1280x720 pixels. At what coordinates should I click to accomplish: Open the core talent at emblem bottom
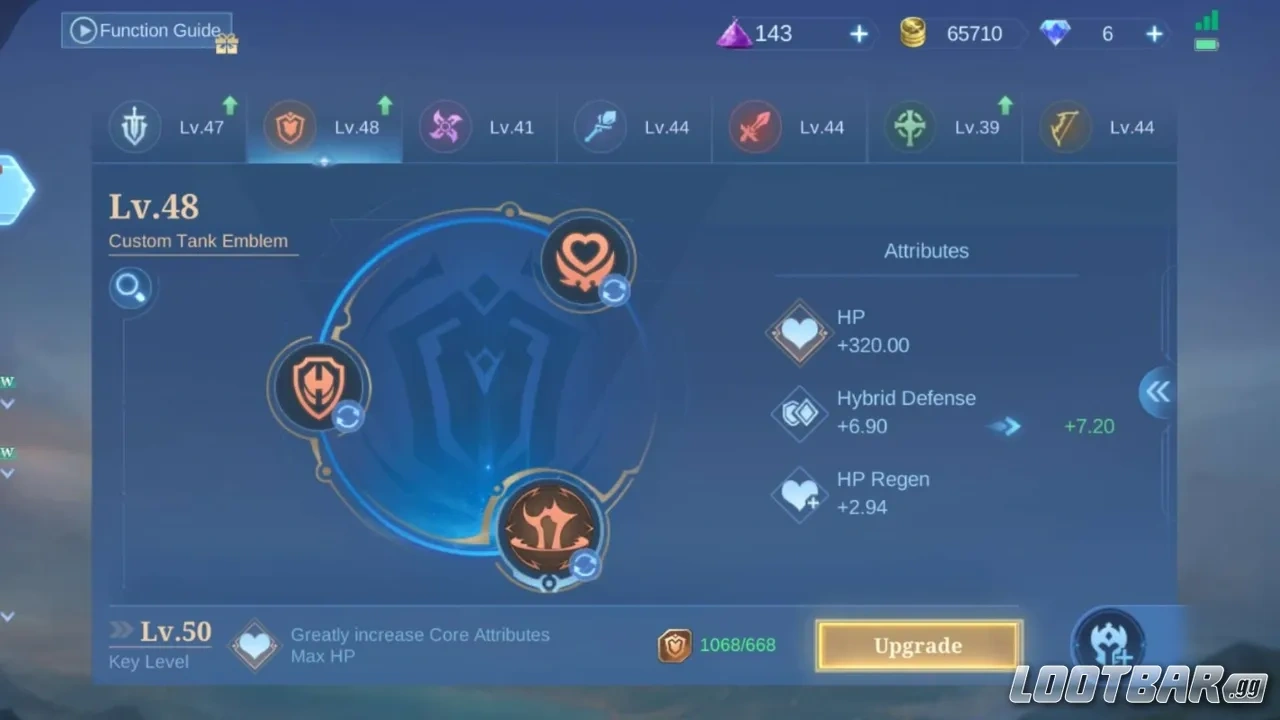click(550, 527)
